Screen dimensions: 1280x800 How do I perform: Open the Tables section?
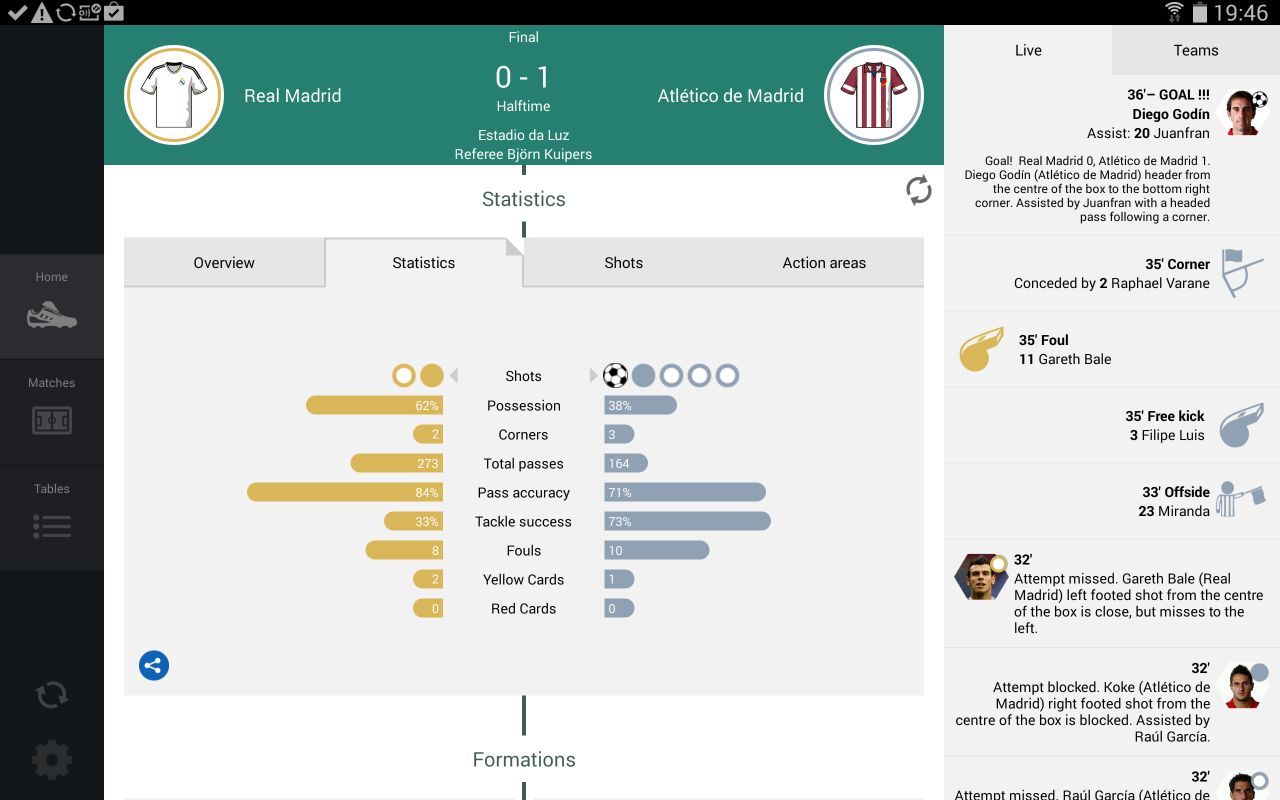[52, 517]
